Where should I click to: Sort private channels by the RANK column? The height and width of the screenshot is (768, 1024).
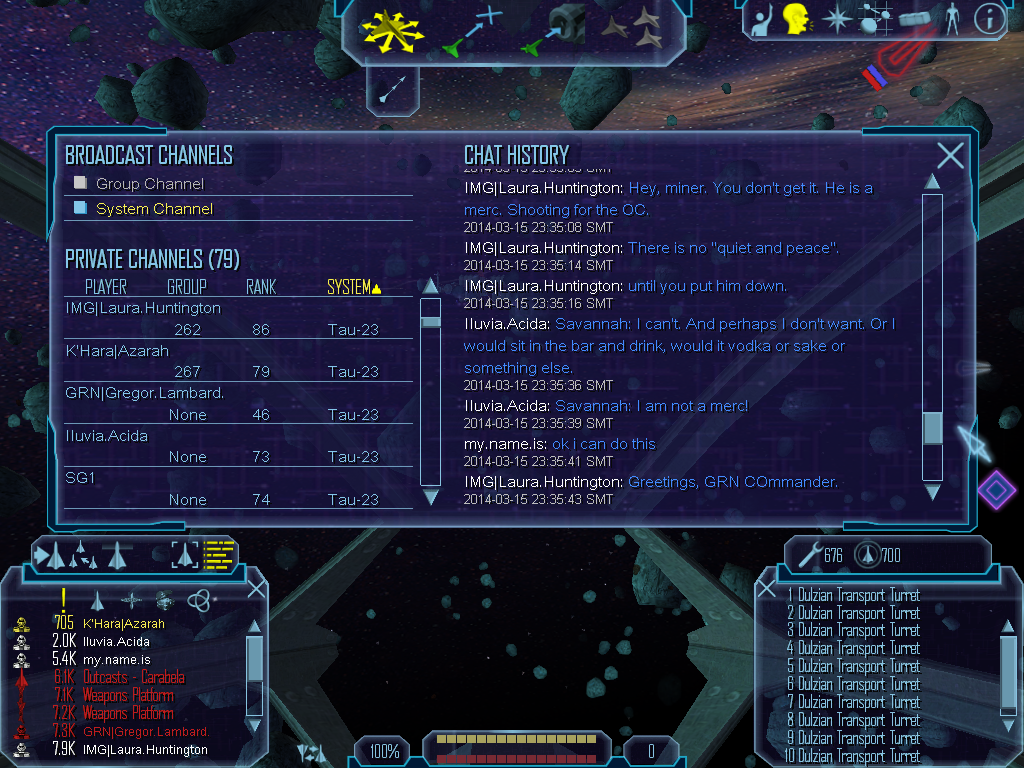tap(261, 288)
